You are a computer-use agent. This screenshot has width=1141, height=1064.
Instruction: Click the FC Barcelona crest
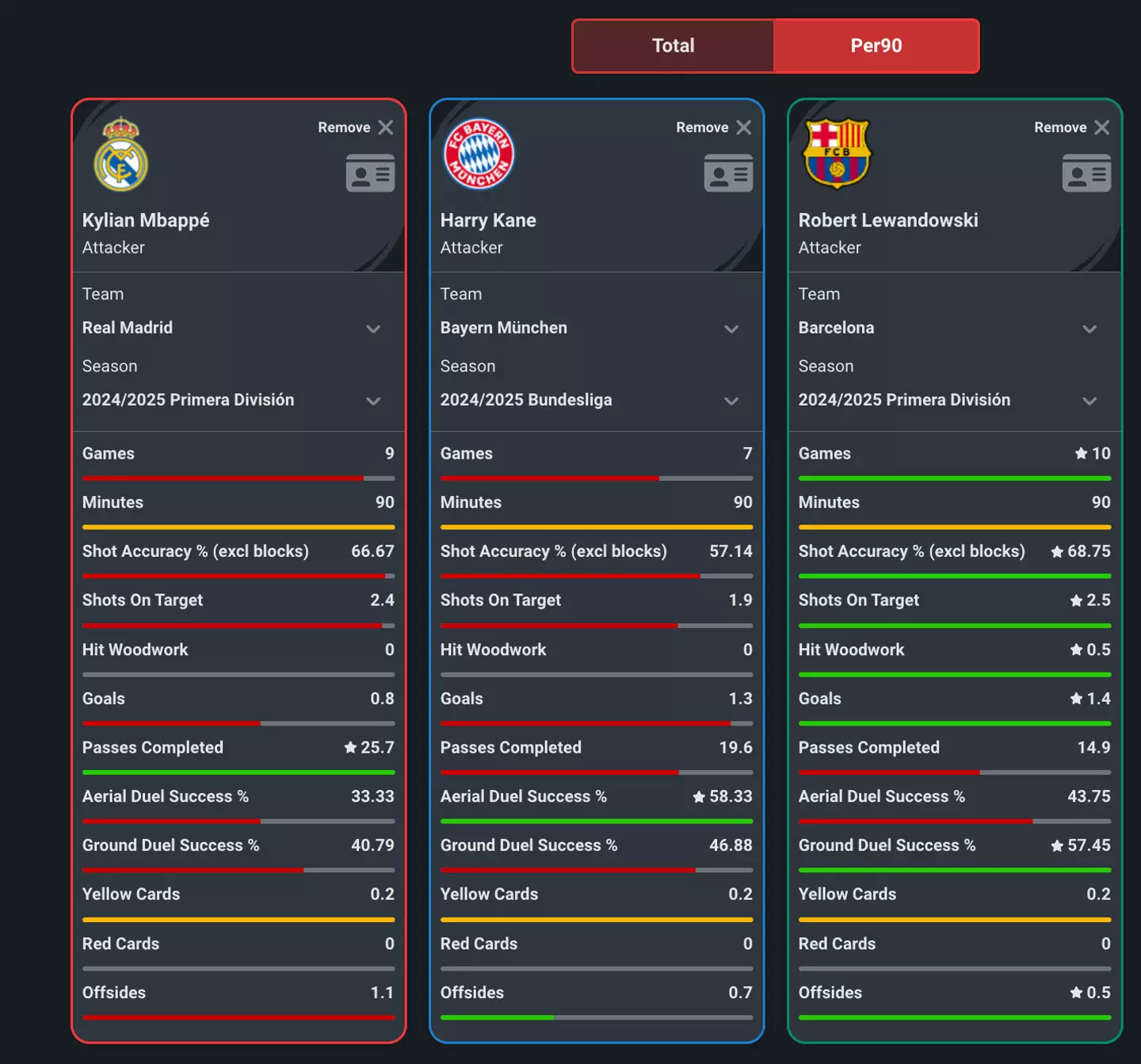pyautogui.click(x=836, y=154)
